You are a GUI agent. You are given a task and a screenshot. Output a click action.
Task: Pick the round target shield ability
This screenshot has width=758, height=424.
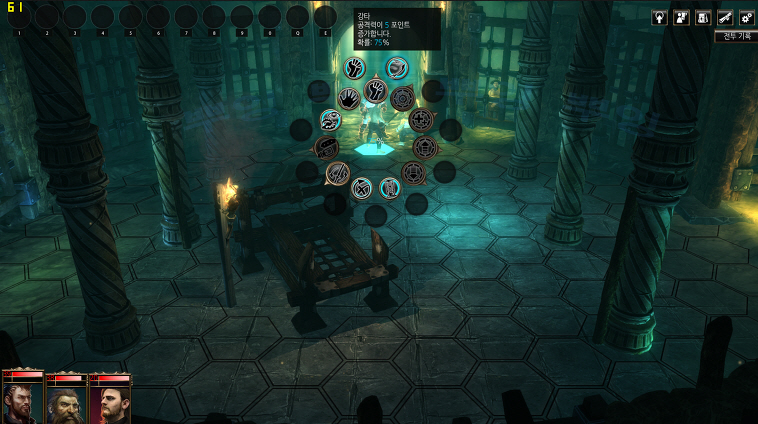tap(402, 97)
